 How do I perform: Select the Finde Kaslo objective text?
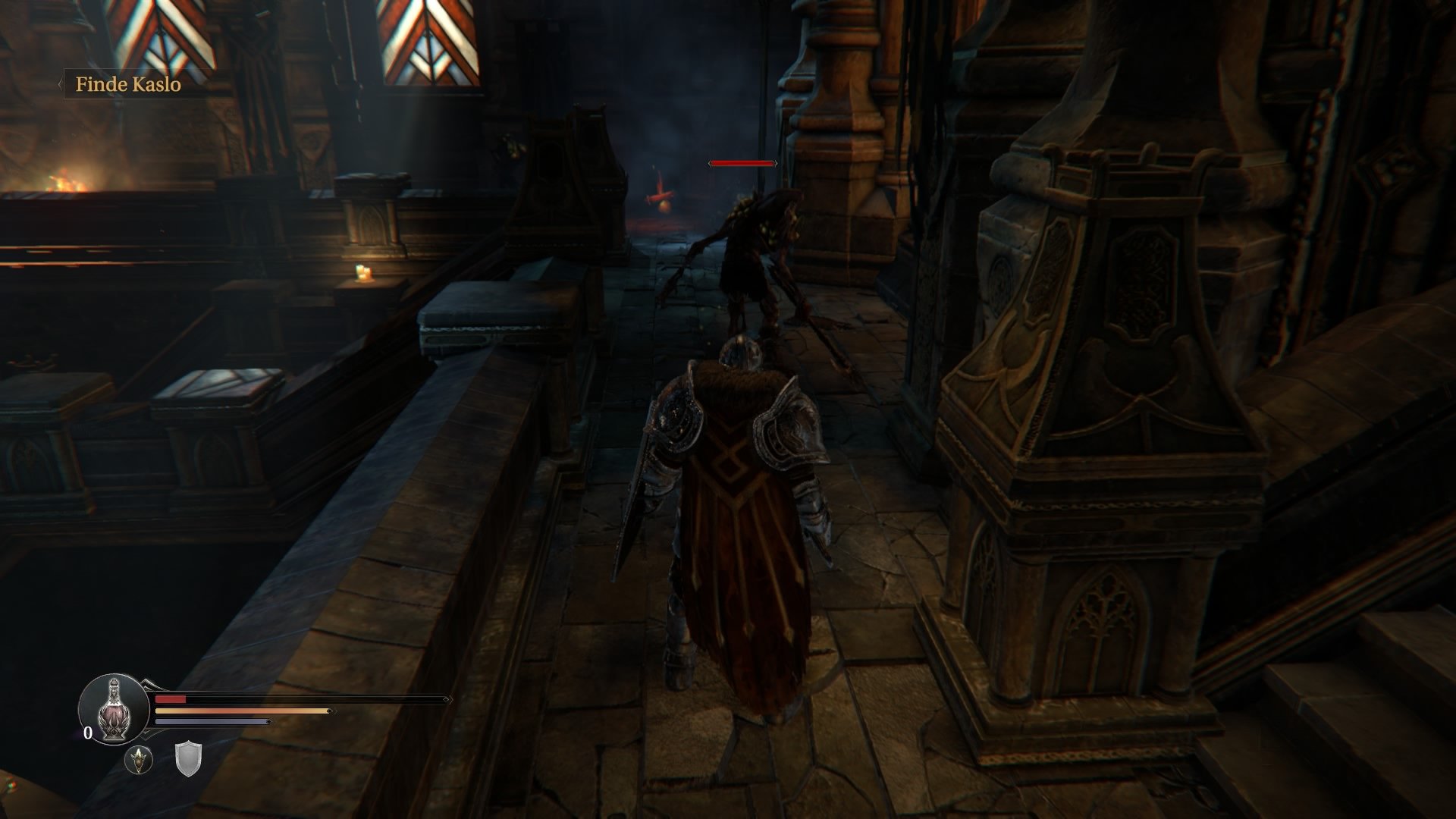[x=127, y=84]
